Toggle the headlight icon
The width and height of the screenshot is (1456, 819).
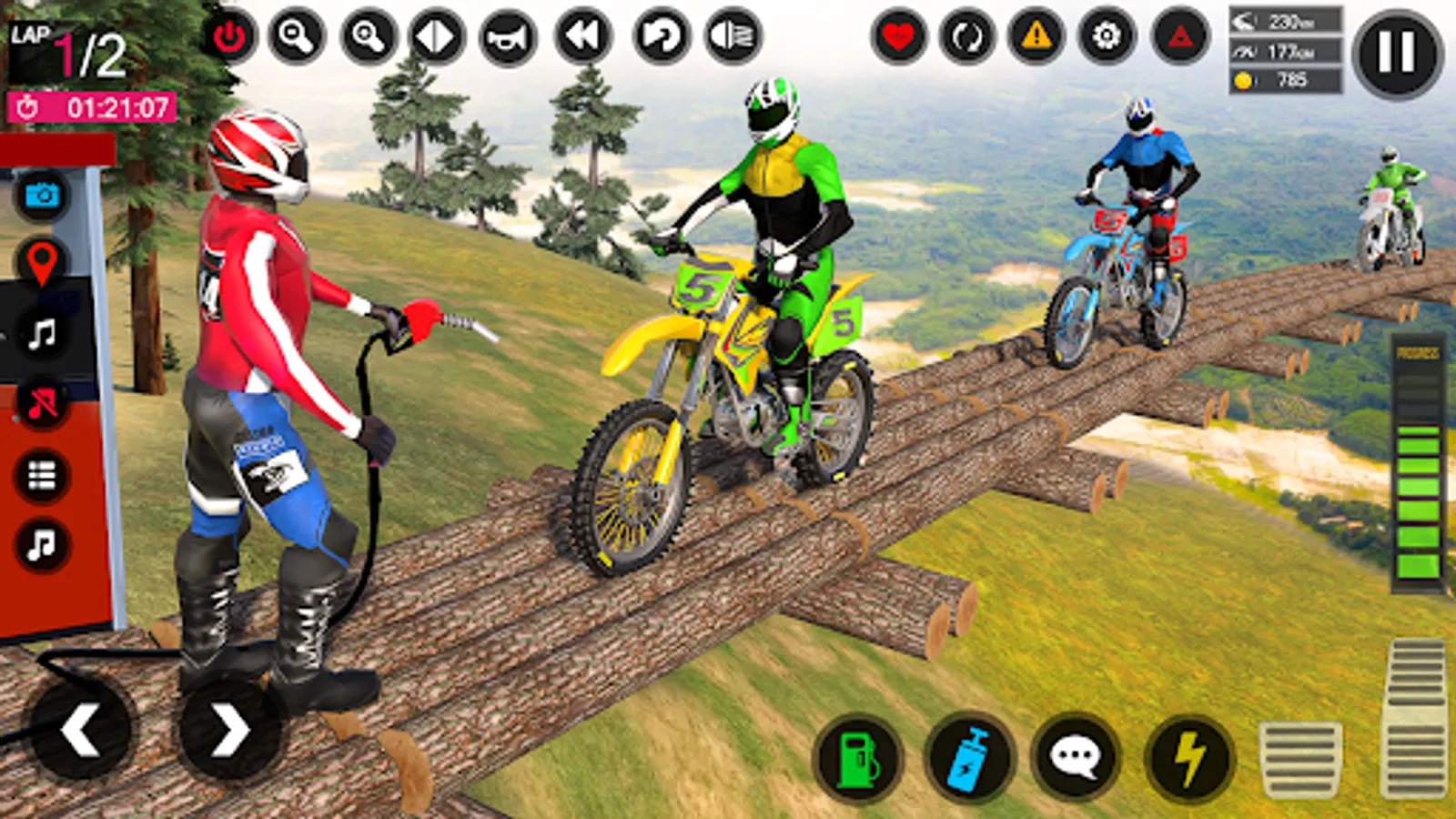click(x=733, y=37)
